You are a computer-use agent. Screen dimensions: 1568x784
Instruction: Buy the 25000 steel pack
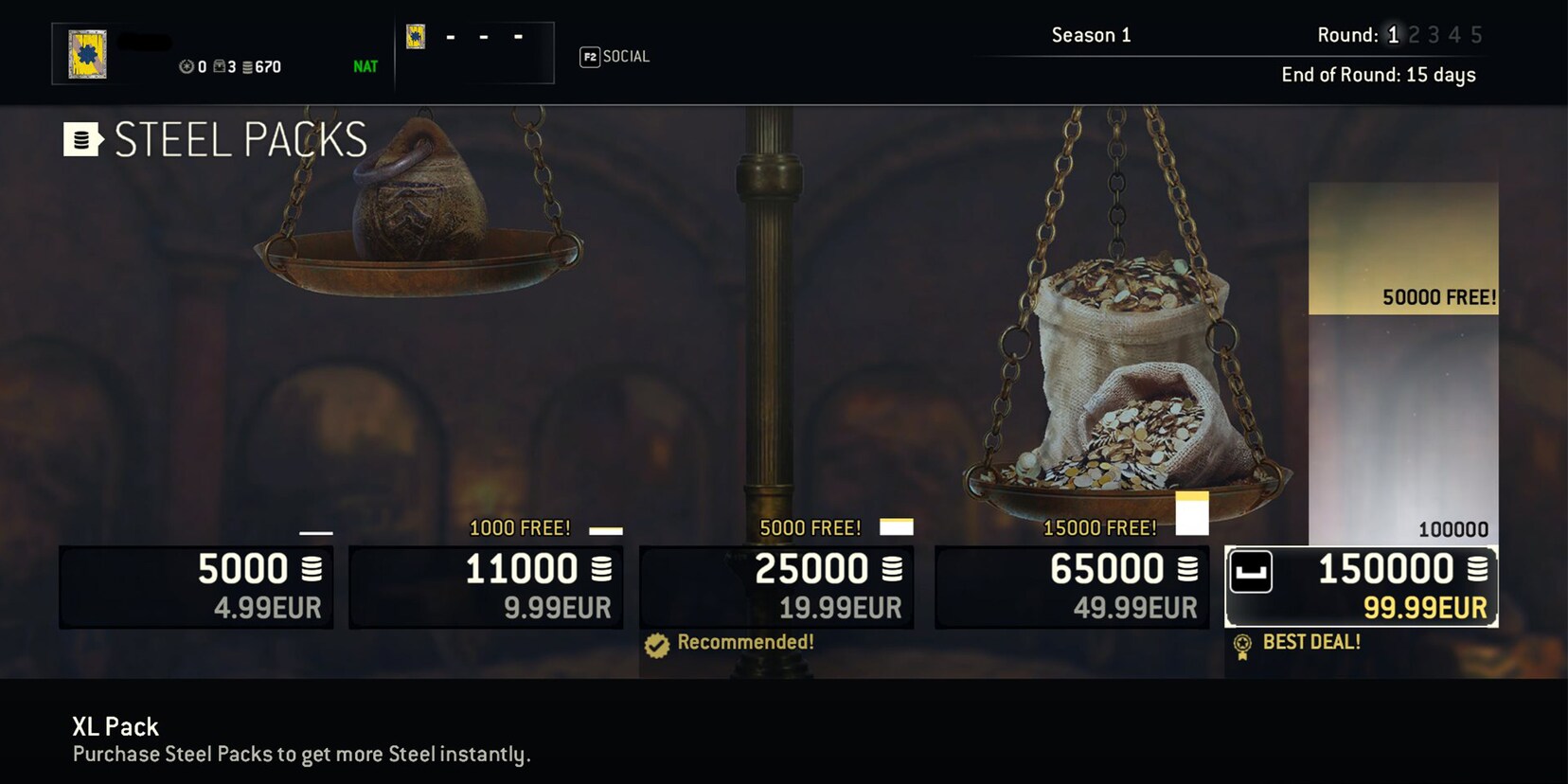pos(777,586)
